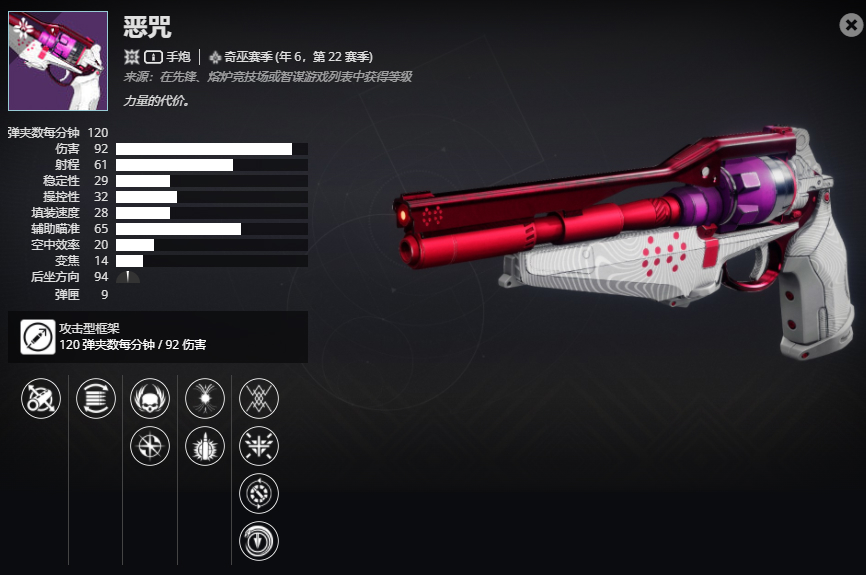
Task: Pick the winged skull perk
Action: (150, 399)
